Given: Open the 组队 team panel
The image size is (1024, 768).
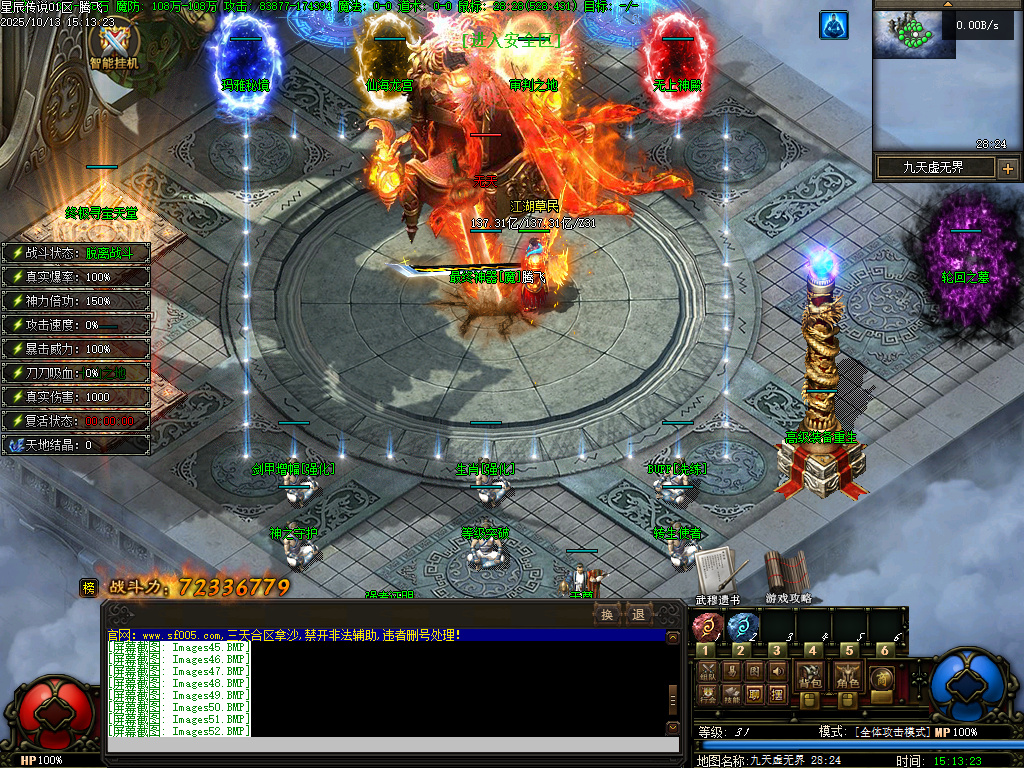Looking at the screenshot, I should click(707, 671).
